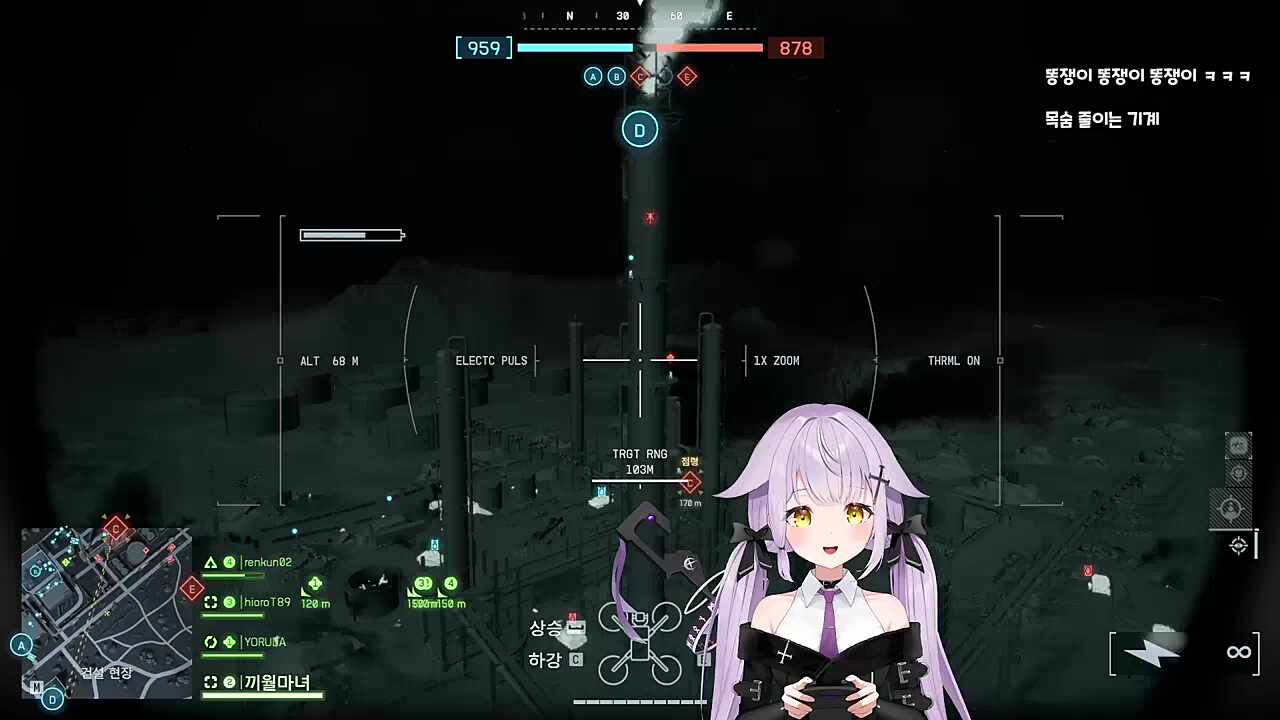Select objective A in the top flag row
1280x720 pixels.
click(x=593, y=76)
